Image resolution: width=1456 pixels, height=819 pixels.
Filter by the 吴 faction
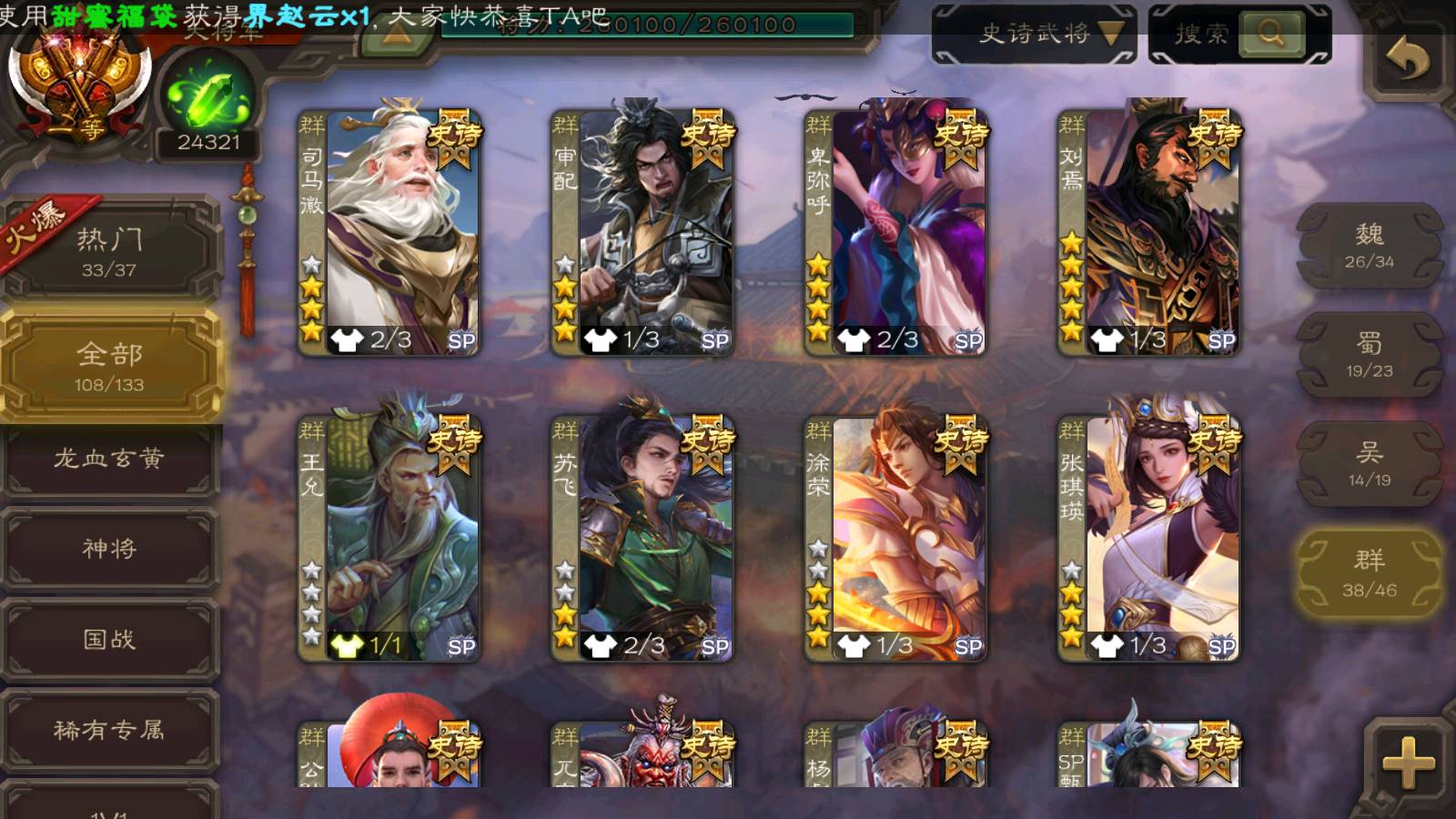(1370, 464)
